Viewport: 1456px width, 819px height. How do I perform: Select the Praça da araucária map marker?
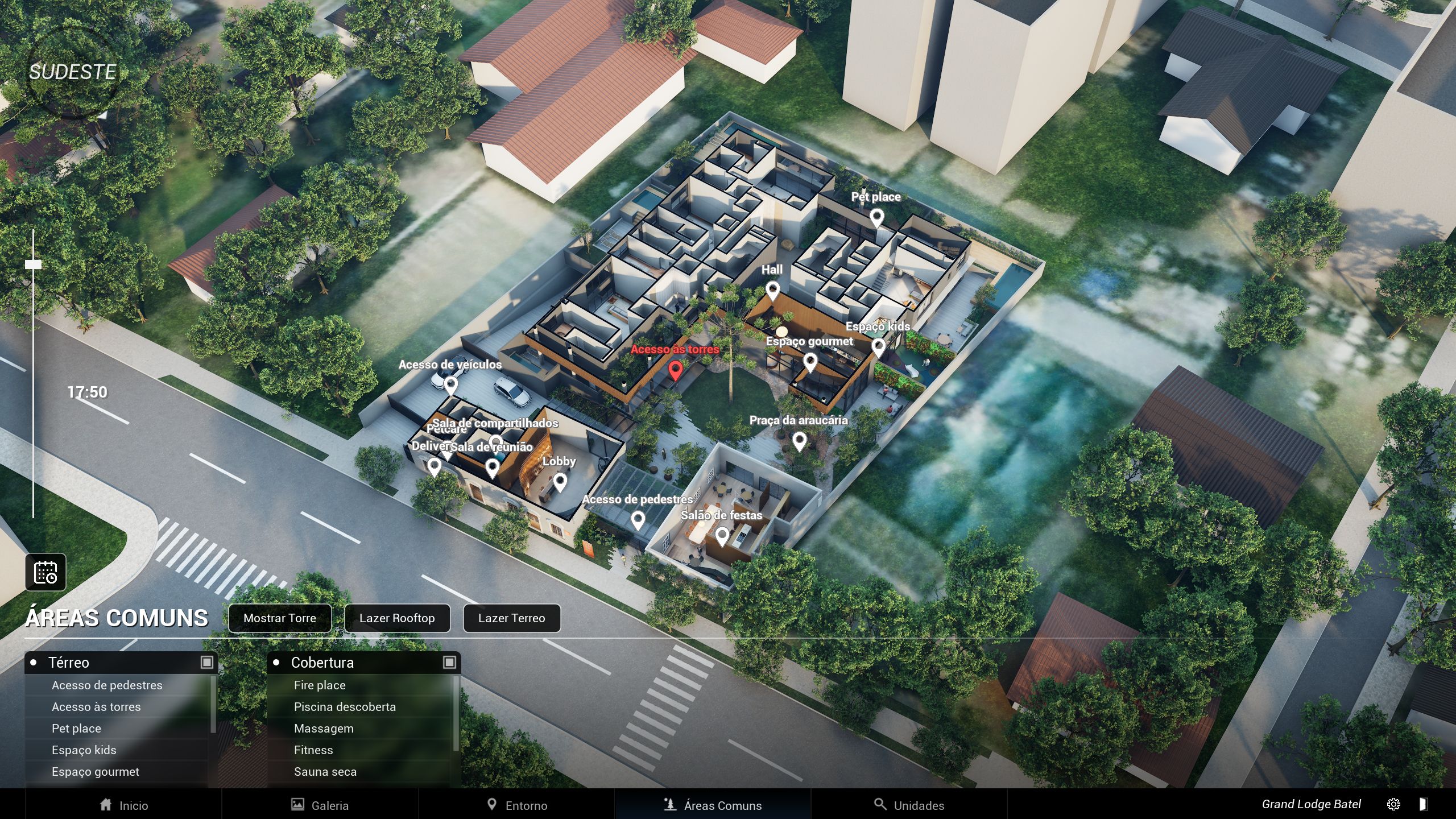[799, 440]
